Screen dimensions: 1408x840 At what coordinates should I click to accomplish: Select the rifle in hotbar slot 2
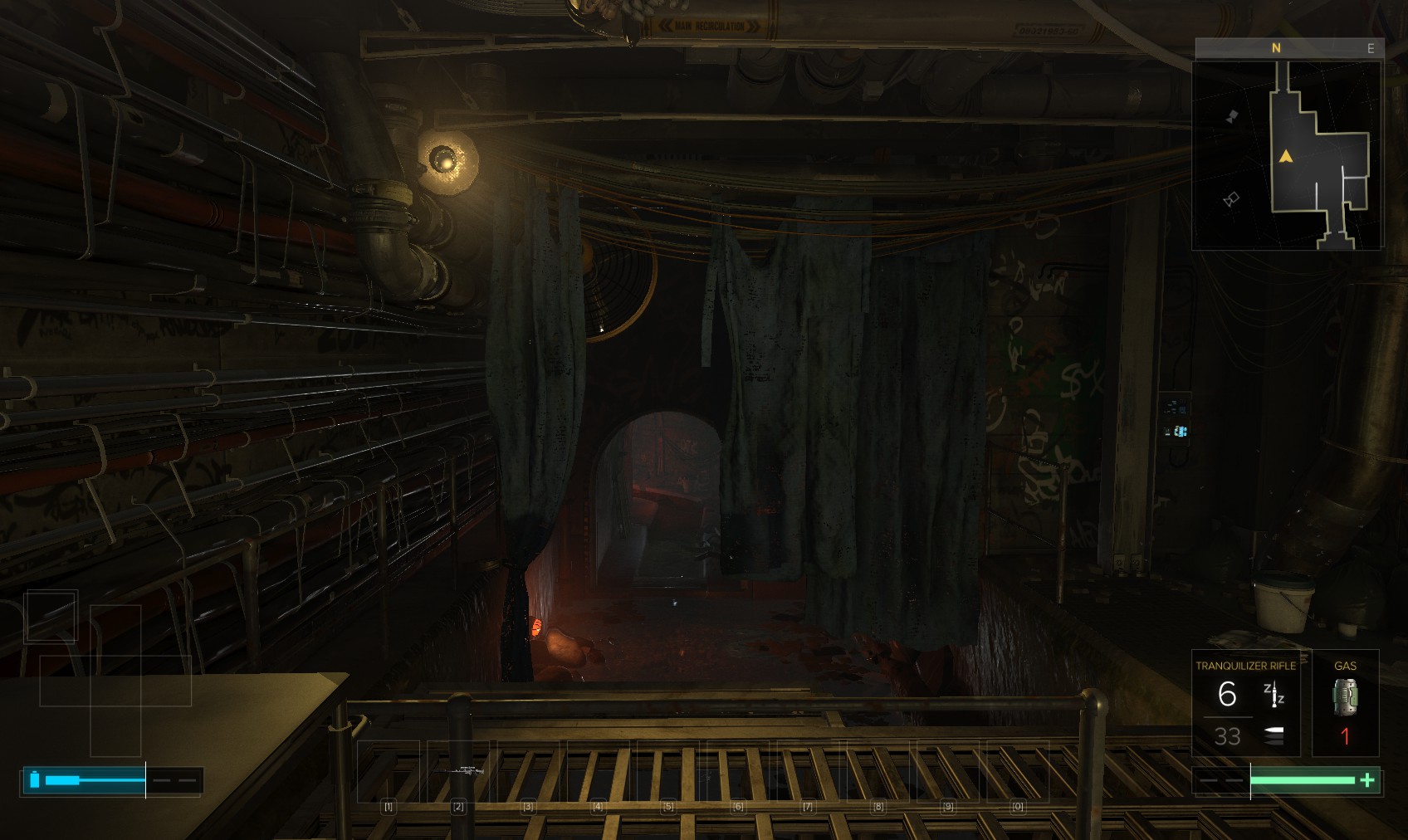coord(462,771)
